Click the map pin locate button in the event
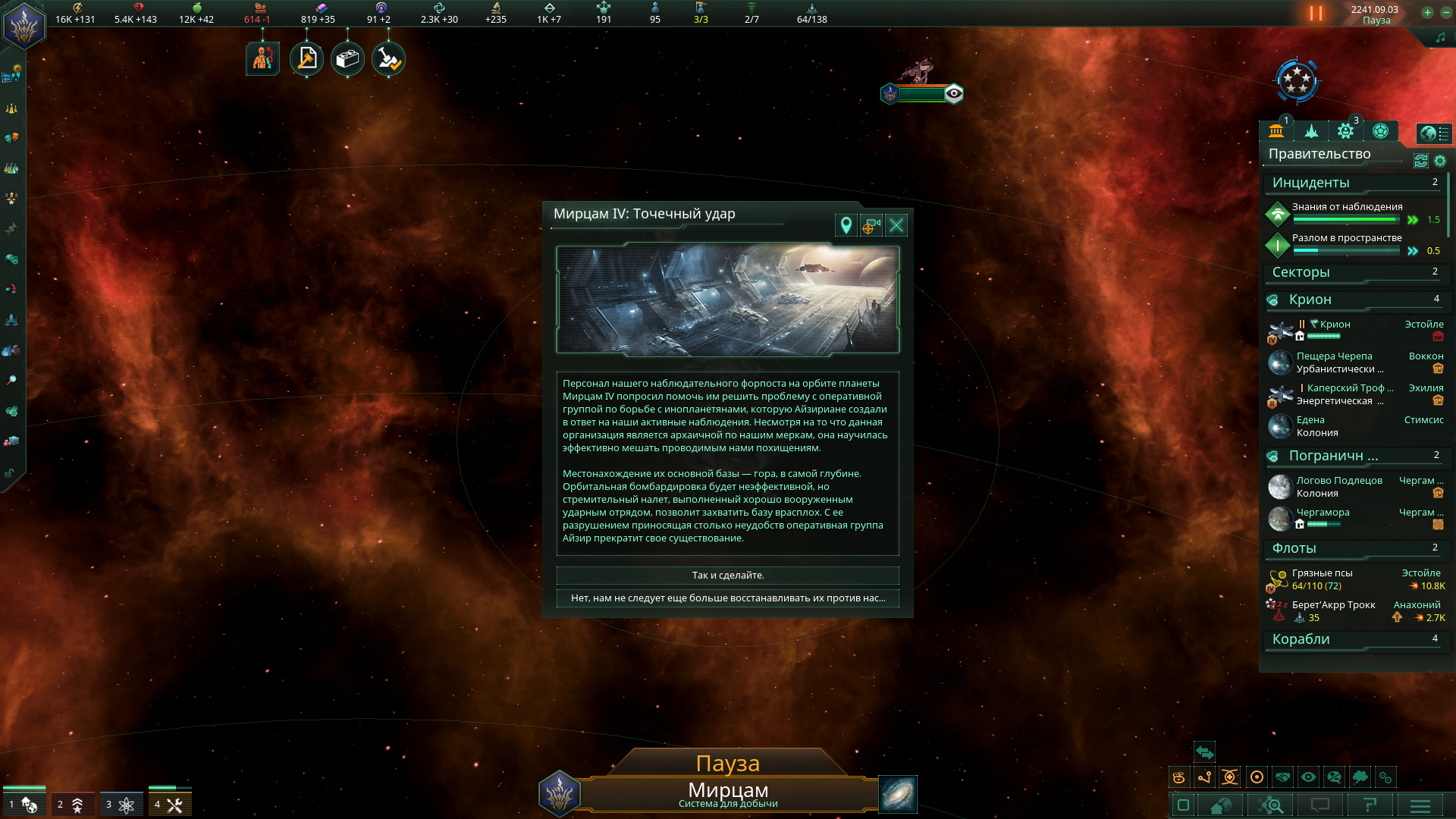This screenshot has height=819, width=1456. pos(846,225)
